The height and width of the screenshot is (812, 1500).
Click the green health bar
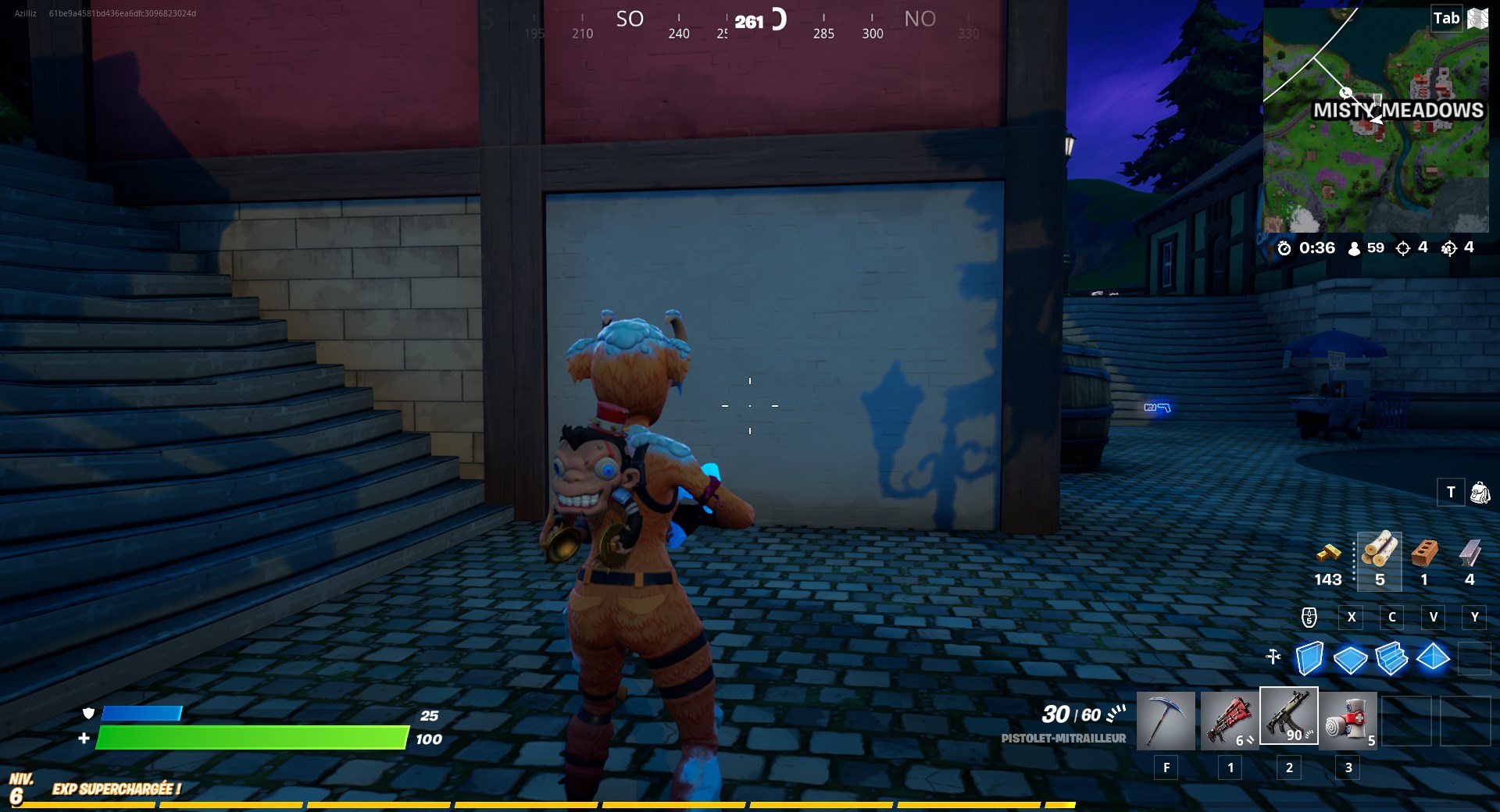[x=254, y=737]
